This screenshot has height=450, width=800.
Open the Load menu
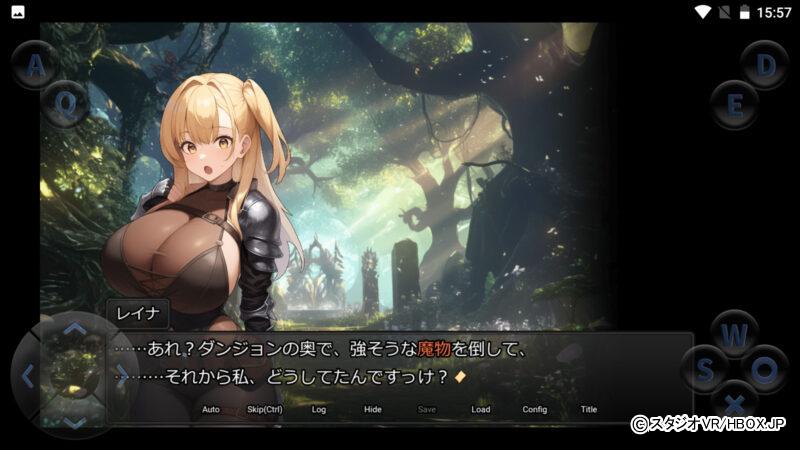pyautogui.click(x=481, y=409)
